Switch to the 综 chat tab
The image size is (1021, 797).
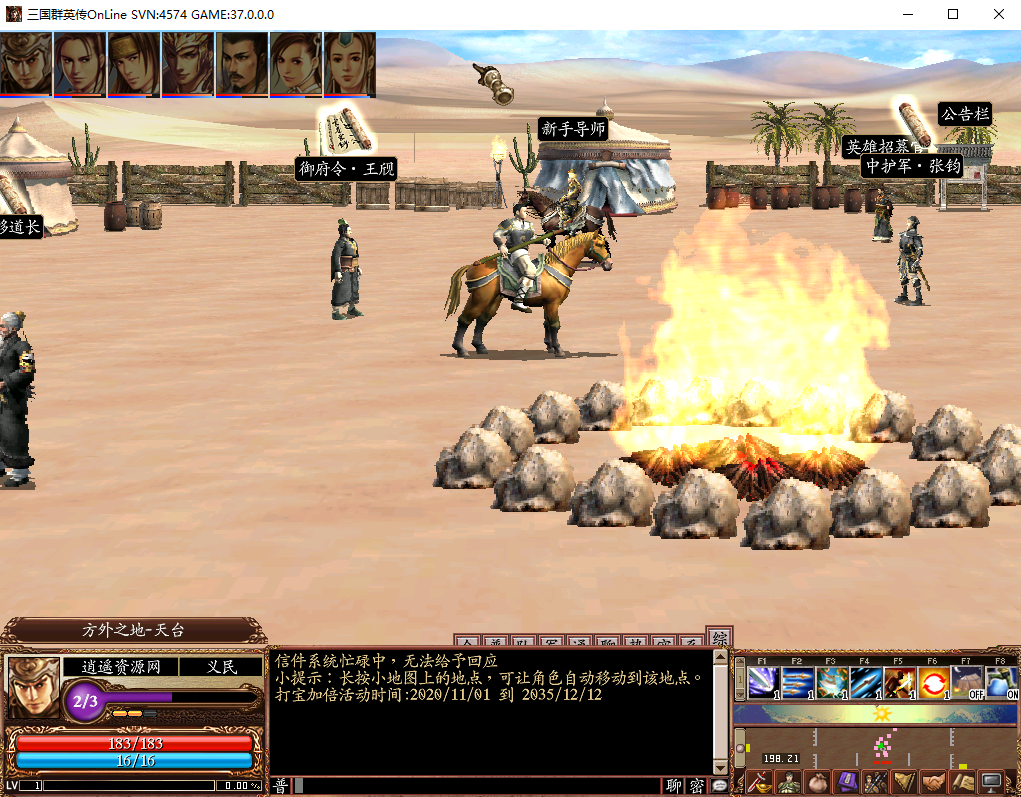pyautogui.click(x=717, y=638)
